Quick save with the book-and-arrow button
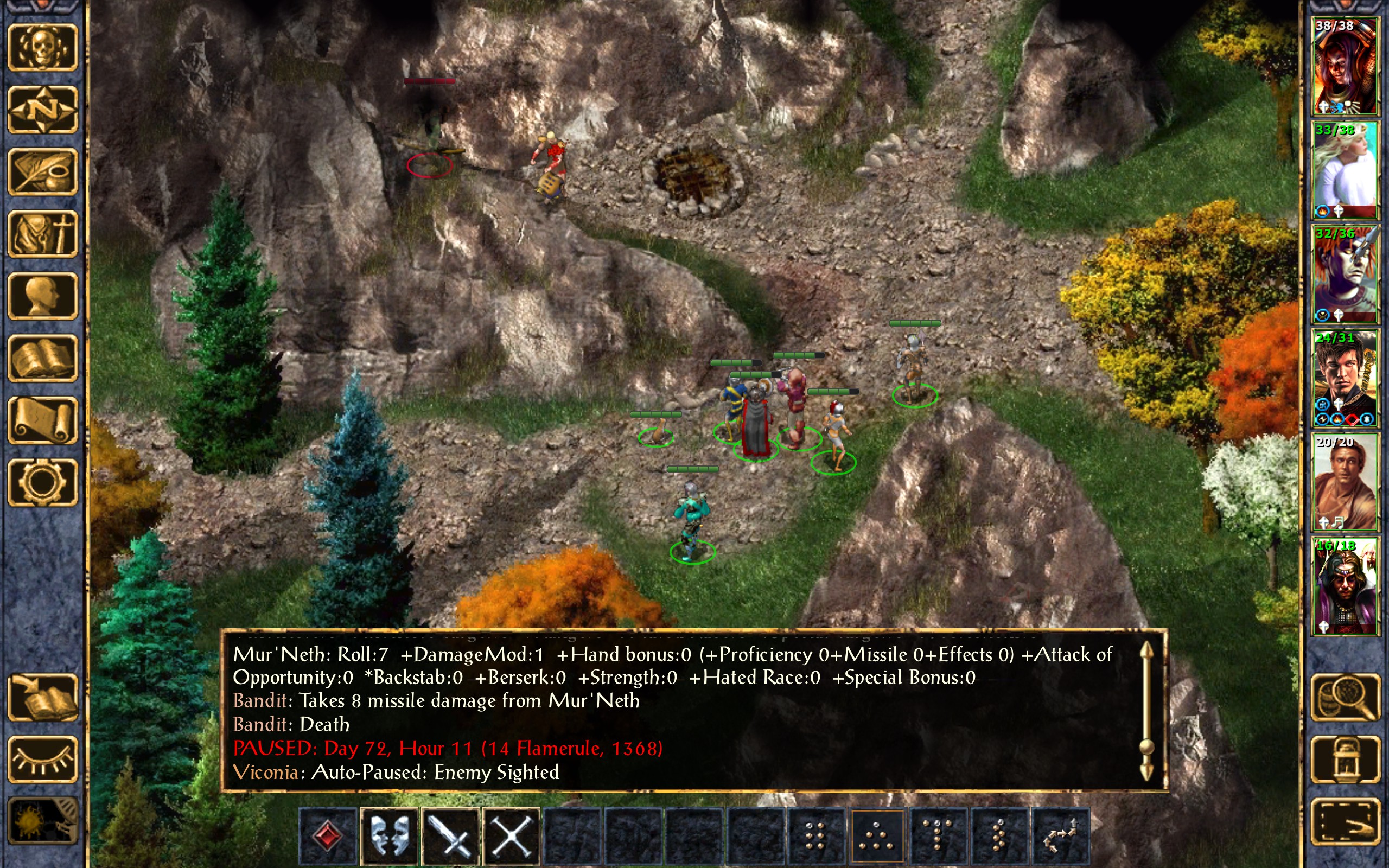1389x868 pixels. pyautogui.click(x=43, y=697)
